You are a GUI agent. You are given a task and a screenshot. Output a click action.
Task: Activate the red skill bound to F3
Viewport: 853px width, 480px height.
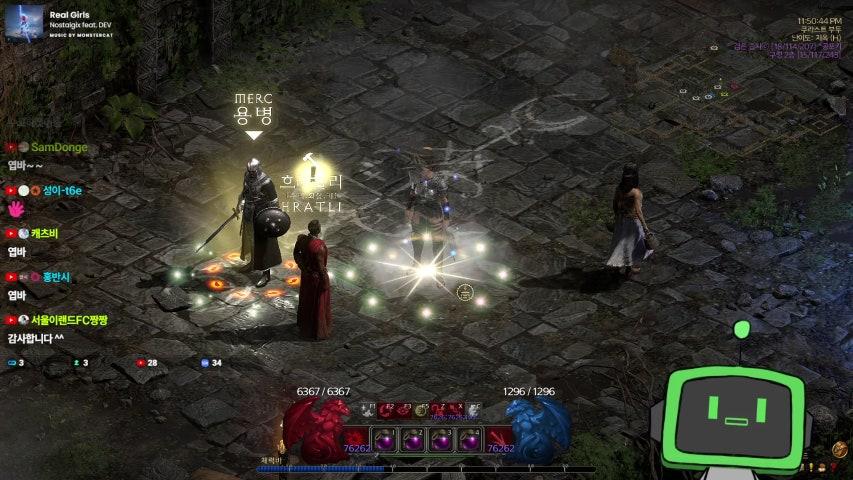point(404,410)
